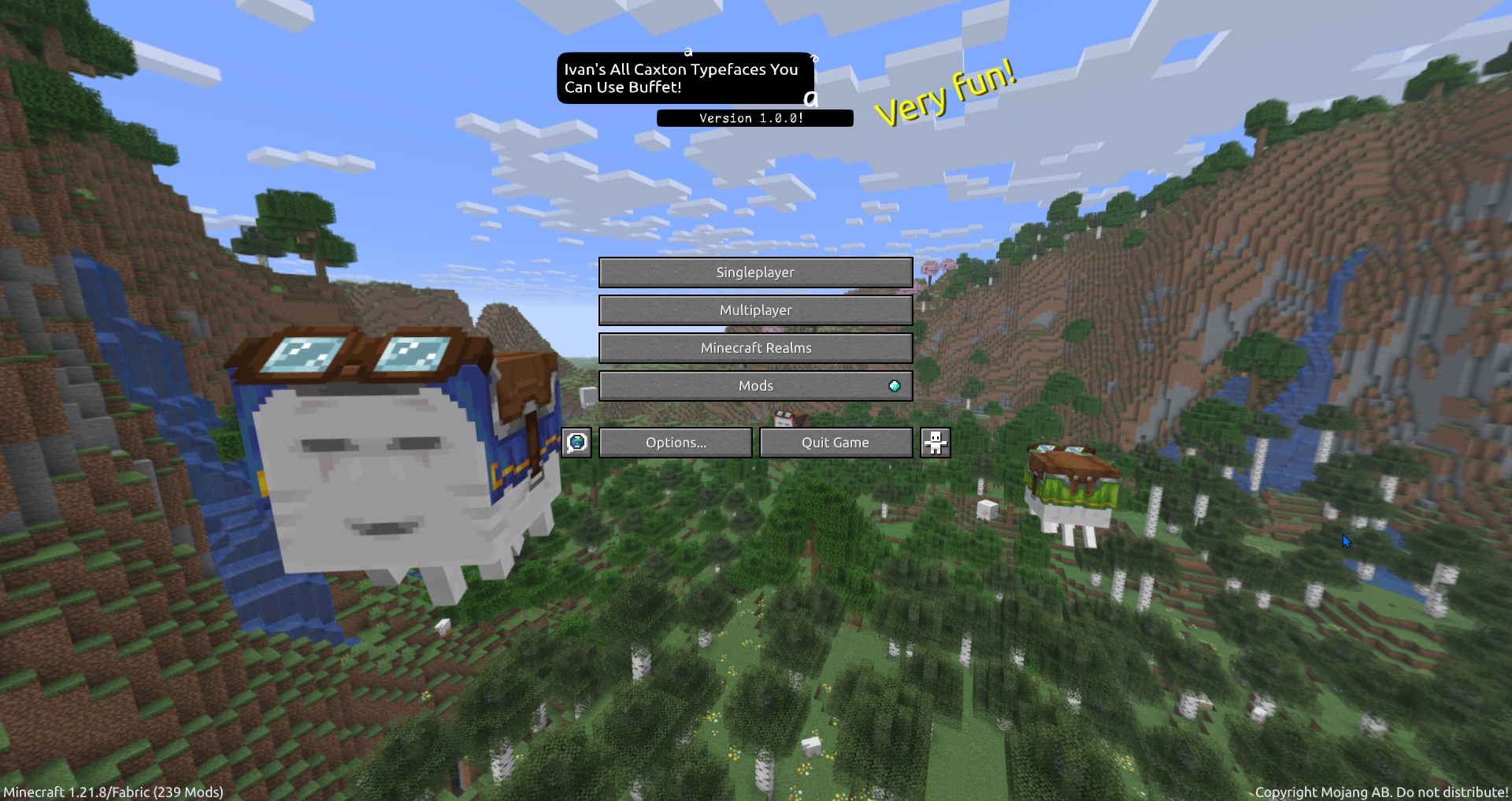Open Minecraft Realms

(x=755, y=347)
